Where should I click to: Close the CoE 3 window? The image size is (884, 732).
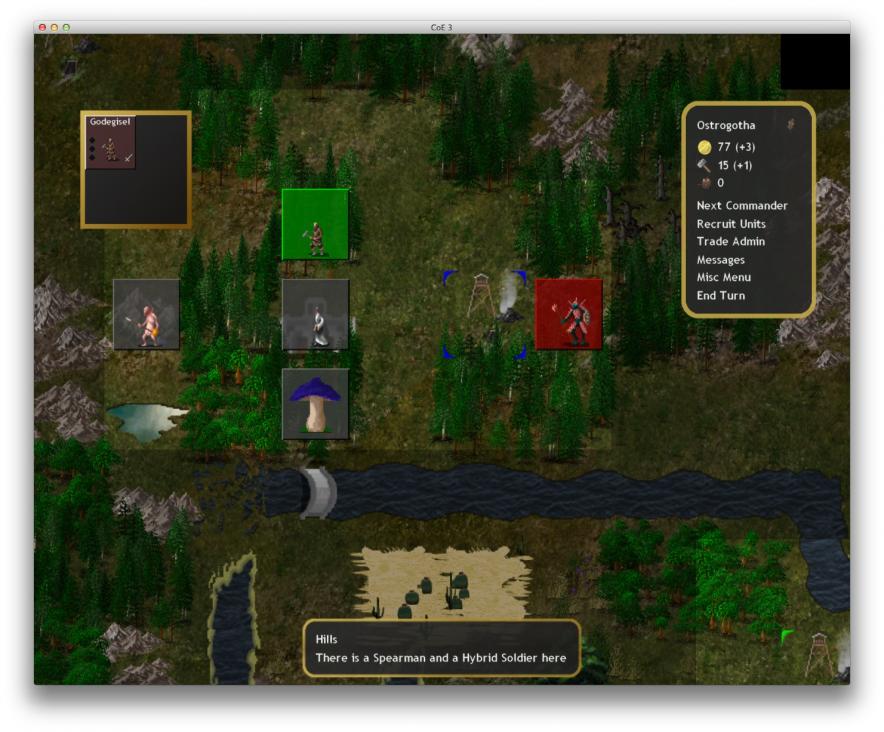click(42, 27)
